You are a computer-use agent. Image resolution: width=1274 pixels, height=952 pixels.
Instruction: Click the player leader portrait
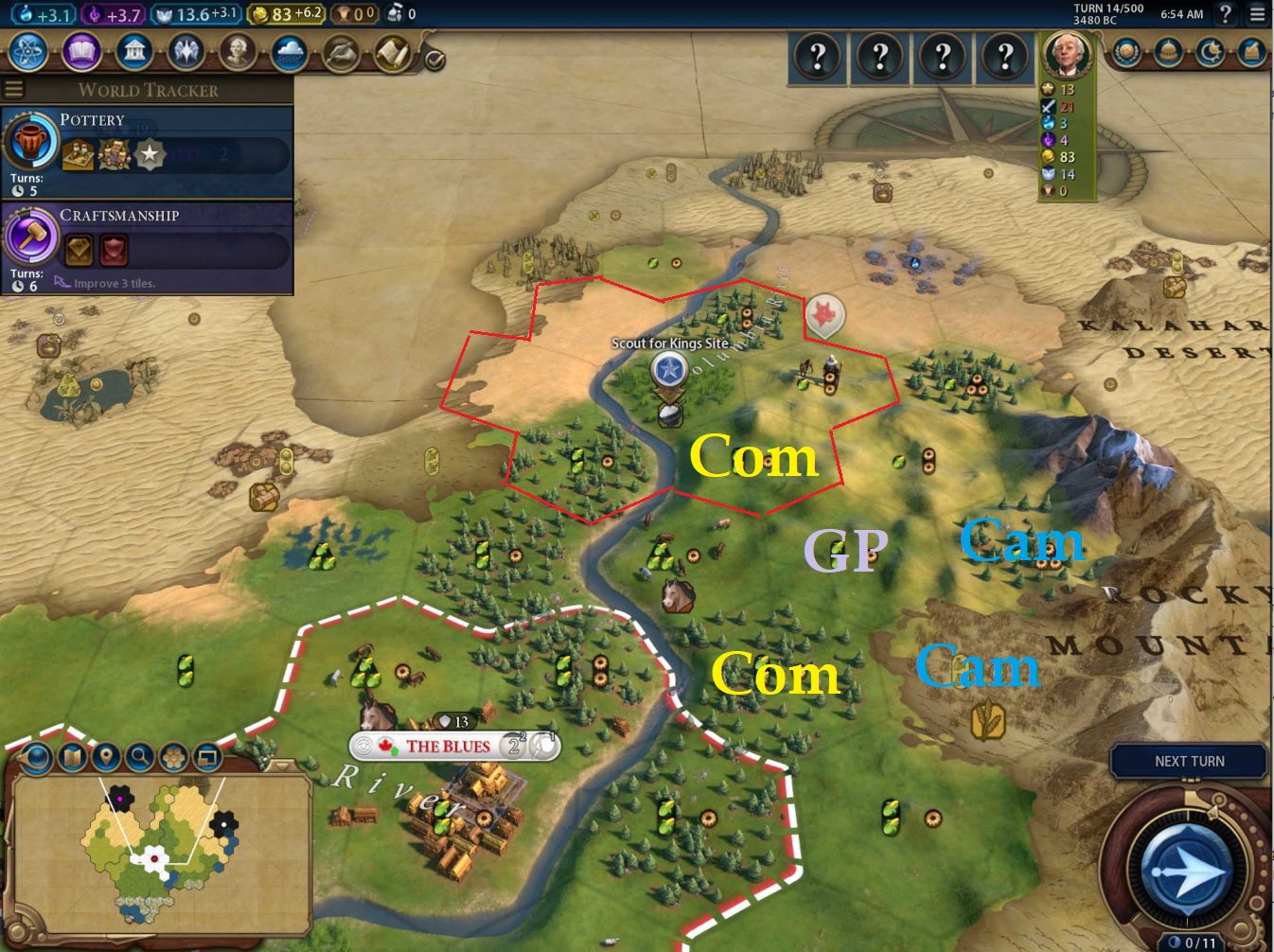pyautogui.click(x=1067, y=55)
